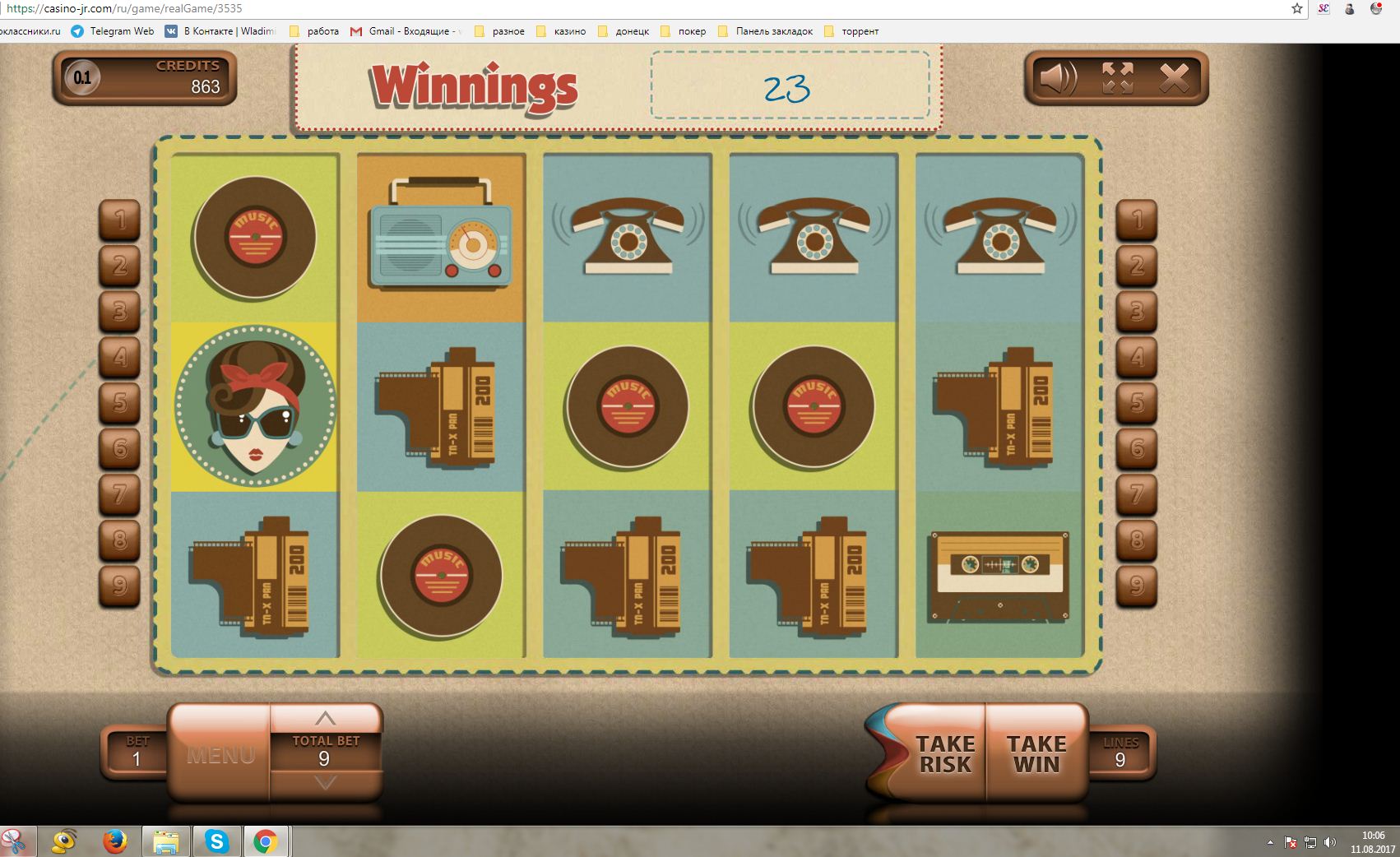
Task: Bookmark page with the star icon
Action: [1297, 9]
